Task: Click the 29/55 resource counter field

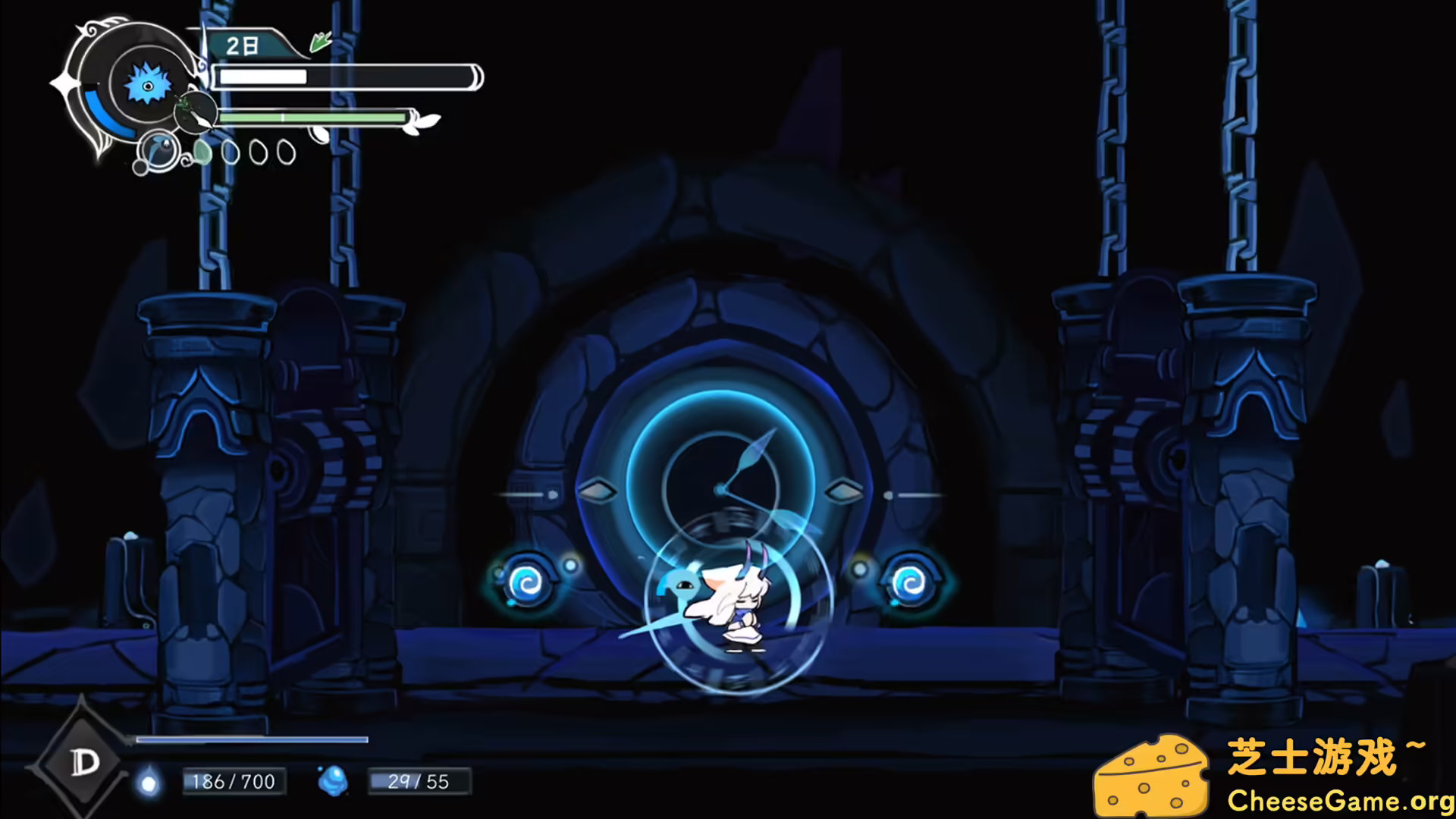Action: tap(420, 781)
